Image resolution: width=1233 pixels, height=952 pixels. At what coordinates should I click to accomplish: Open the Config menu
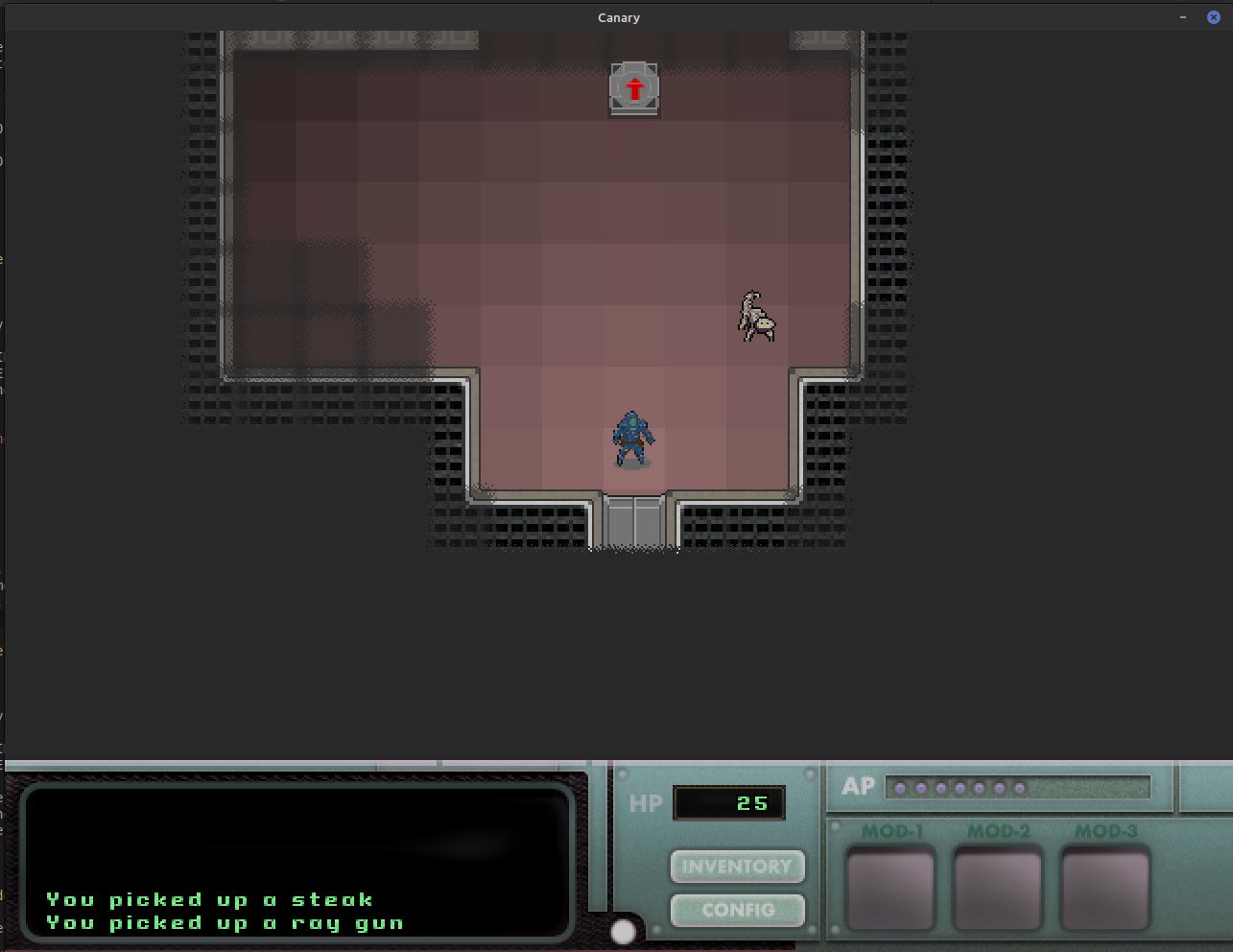[x=737, y=910]
